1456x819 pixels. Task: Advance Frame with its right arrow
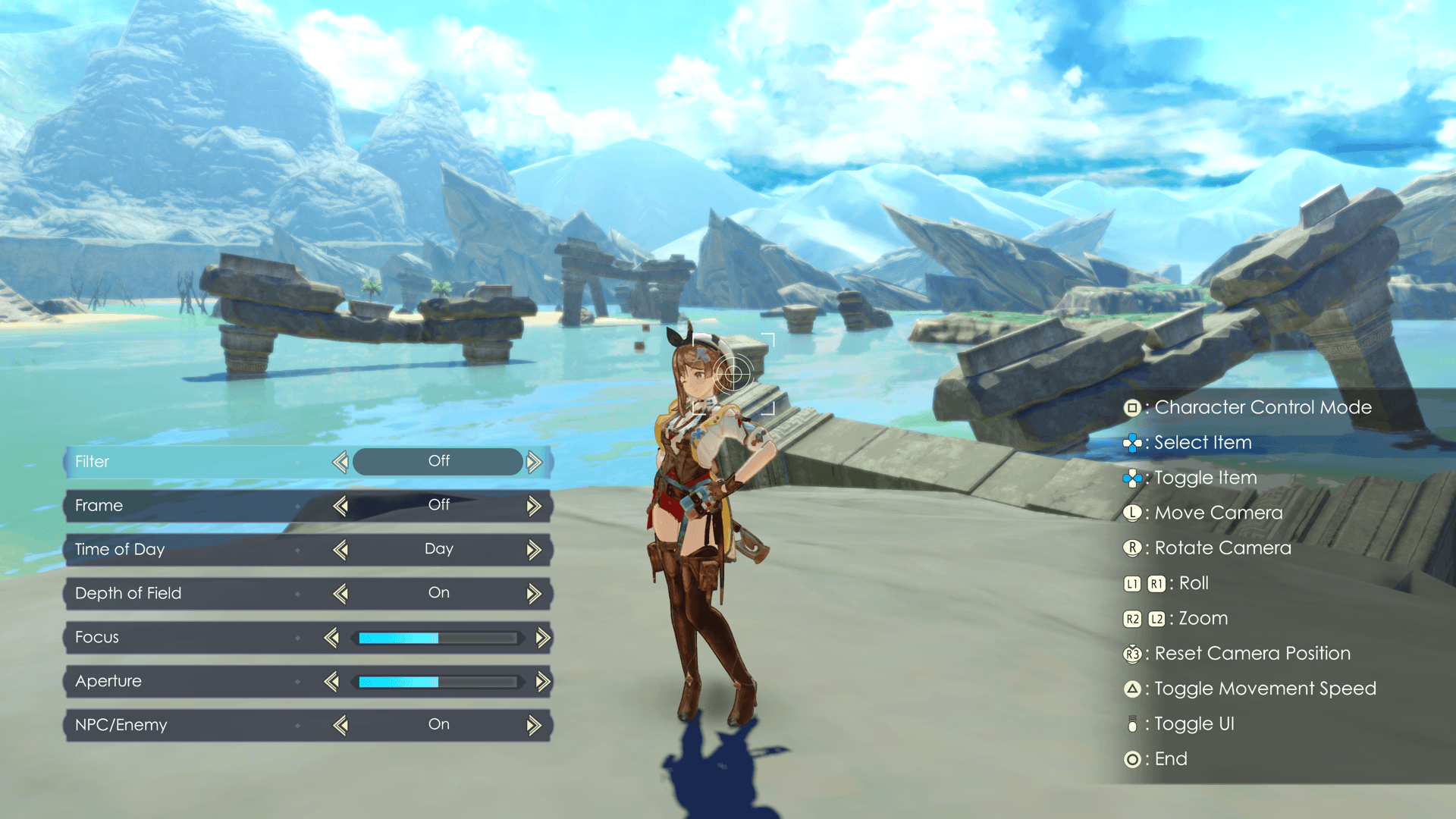(535, 506)
